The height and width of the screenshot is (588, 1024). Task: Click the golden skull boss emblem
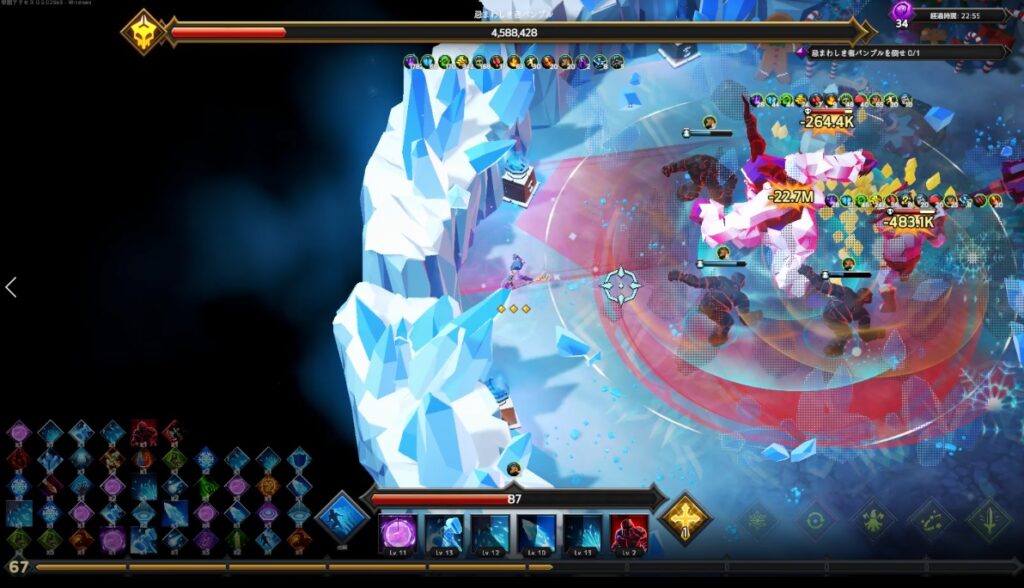pos(143,32)
